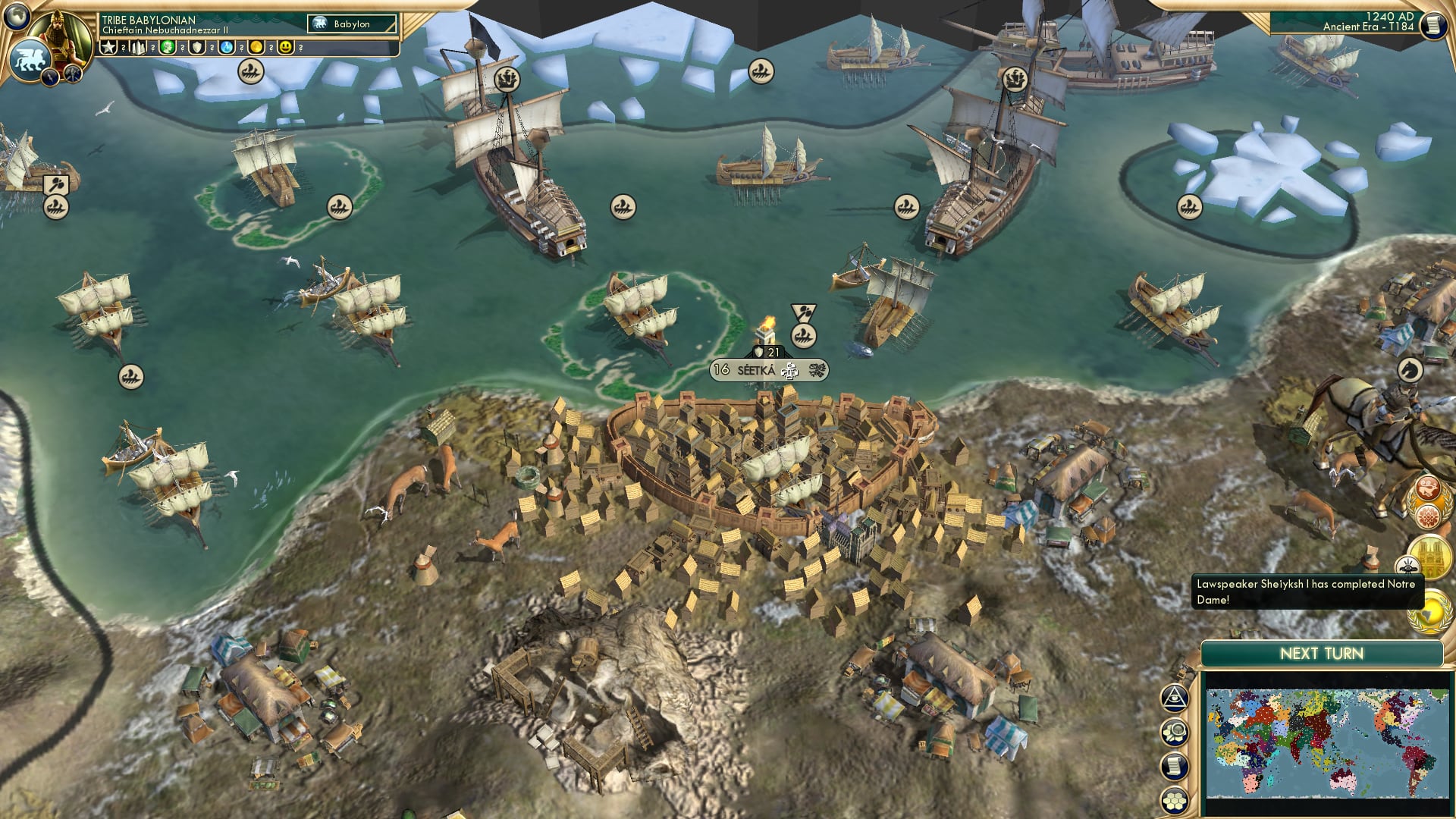Click the science flask icon on the status ribbon
1456x819 pixels.
(x=227, y=47)
